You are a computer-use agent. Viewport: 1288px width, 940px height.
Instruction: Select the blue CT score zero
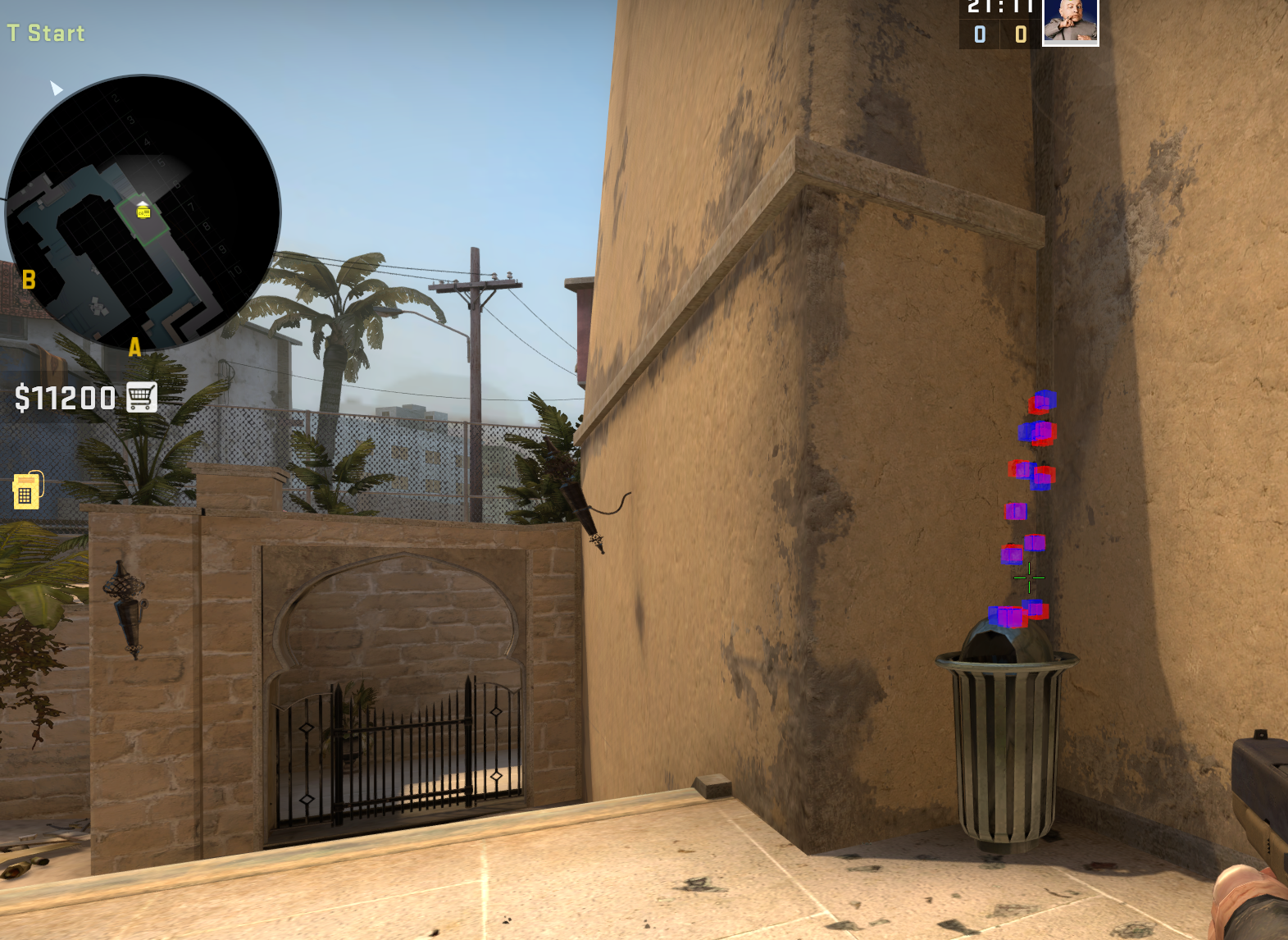tap(979, 34)
